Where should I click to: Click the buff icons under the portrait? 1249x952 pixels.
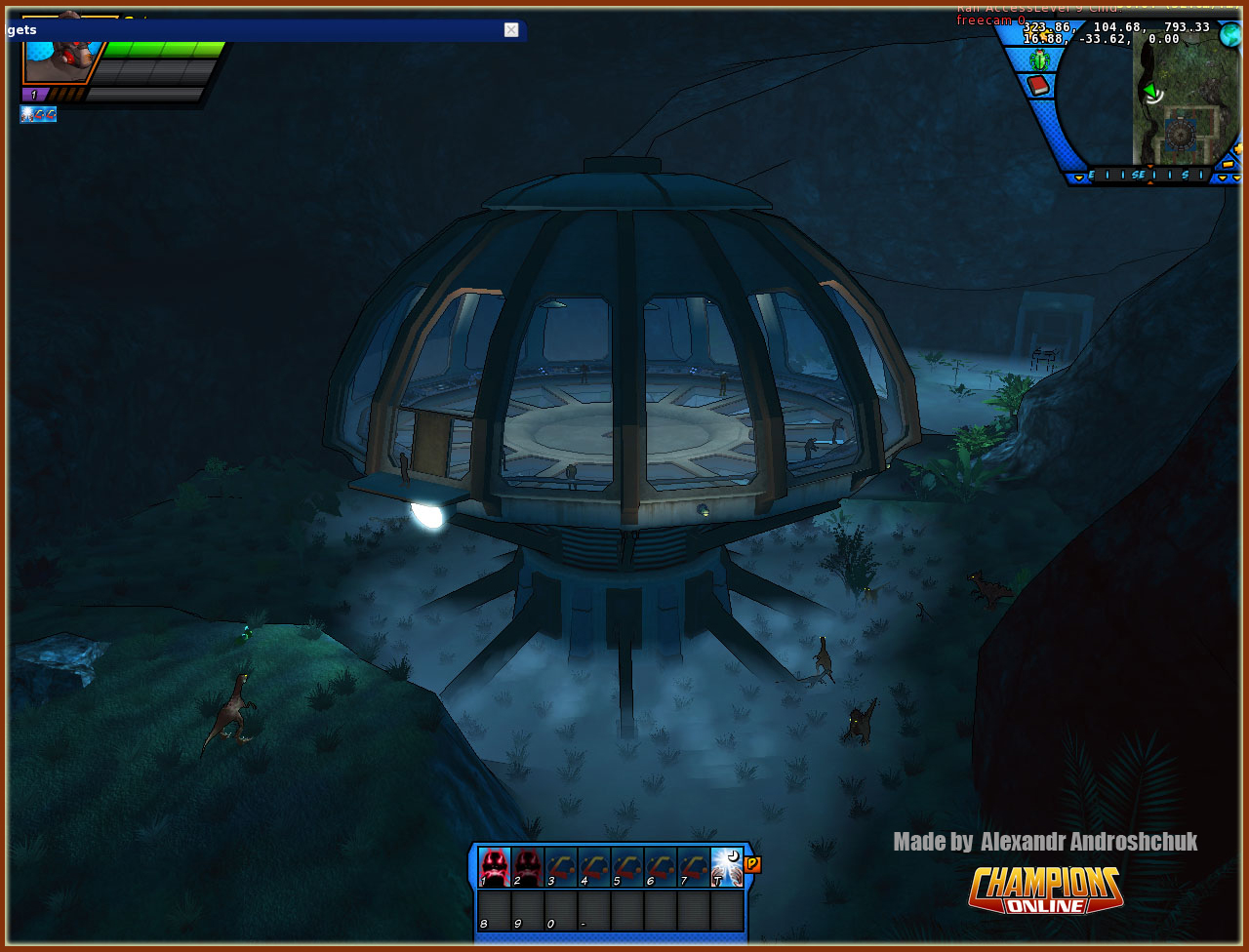pyautogui.click(x=38, y=115)
